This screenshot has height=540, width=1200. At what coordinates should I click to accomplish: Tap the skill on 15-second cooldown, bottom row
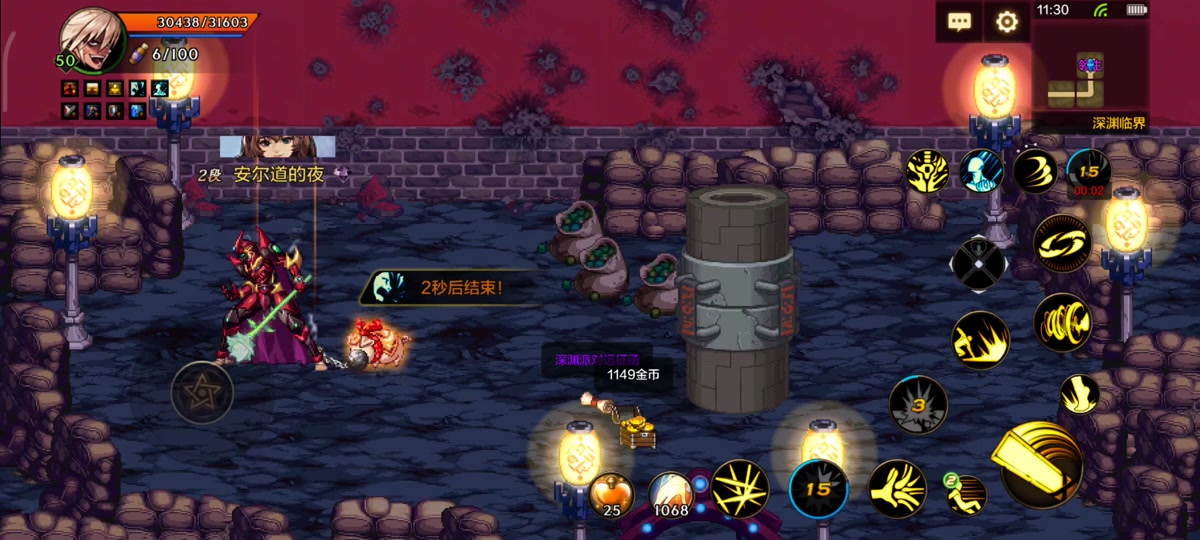point(818,490)
